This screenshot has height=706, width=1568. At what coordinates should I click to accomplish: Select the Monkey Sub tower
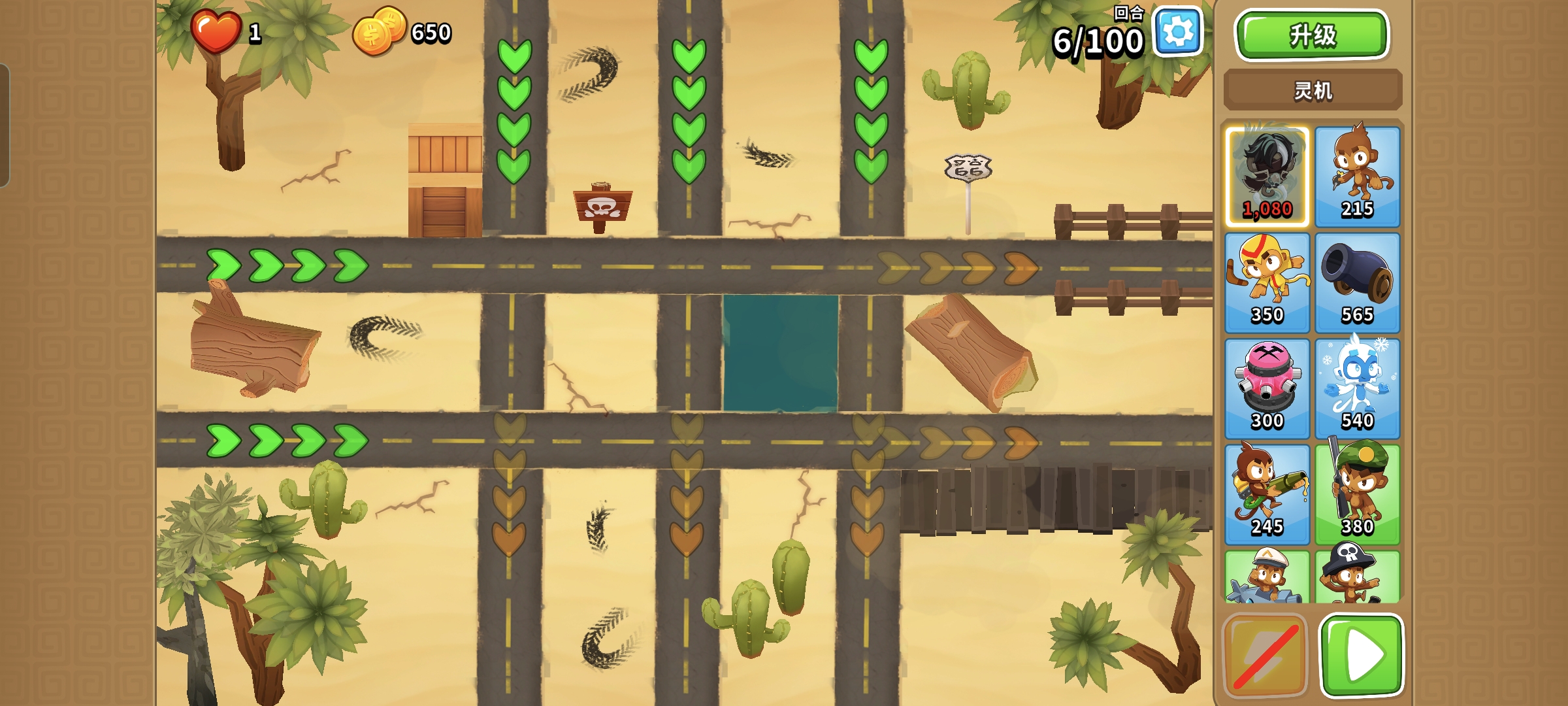coord(1267,577)
